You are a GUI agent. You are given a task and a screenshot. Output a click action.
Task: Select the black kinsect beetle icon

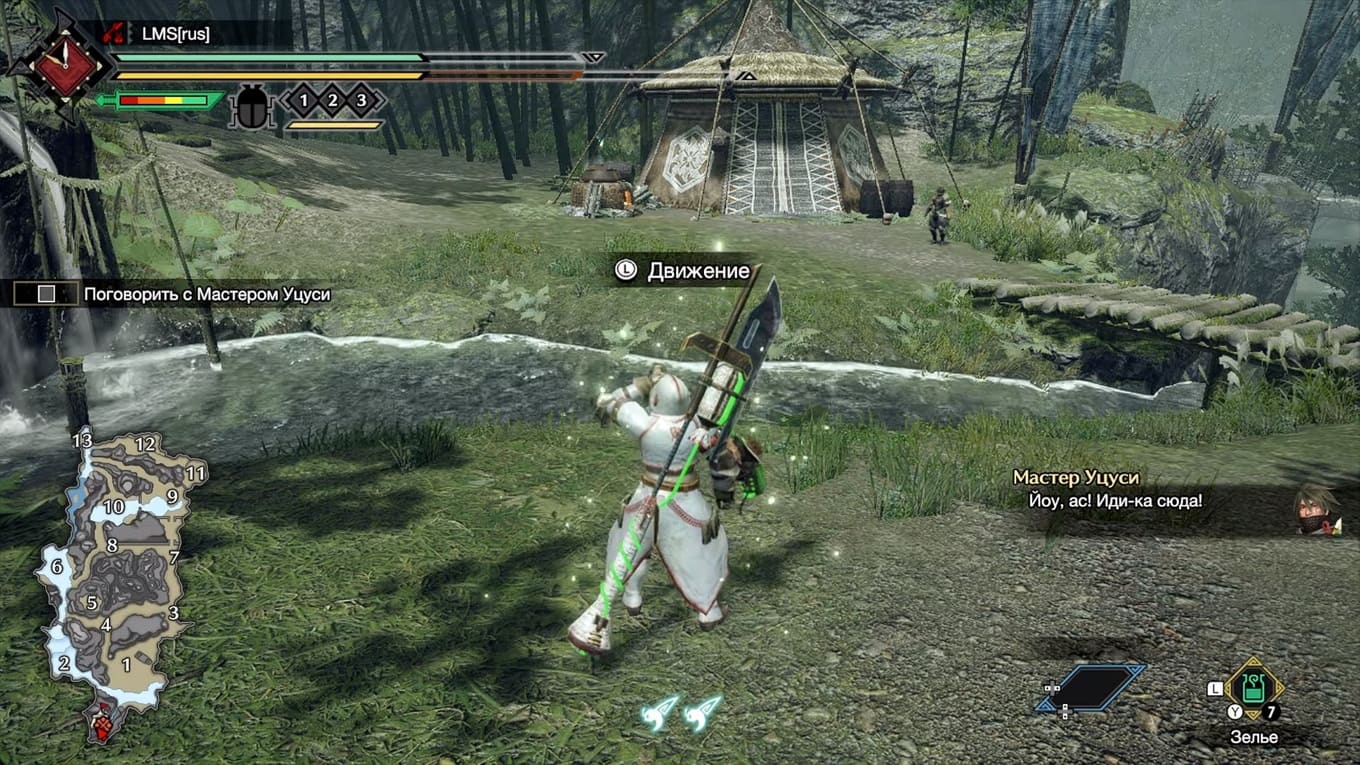click(250, 108)
